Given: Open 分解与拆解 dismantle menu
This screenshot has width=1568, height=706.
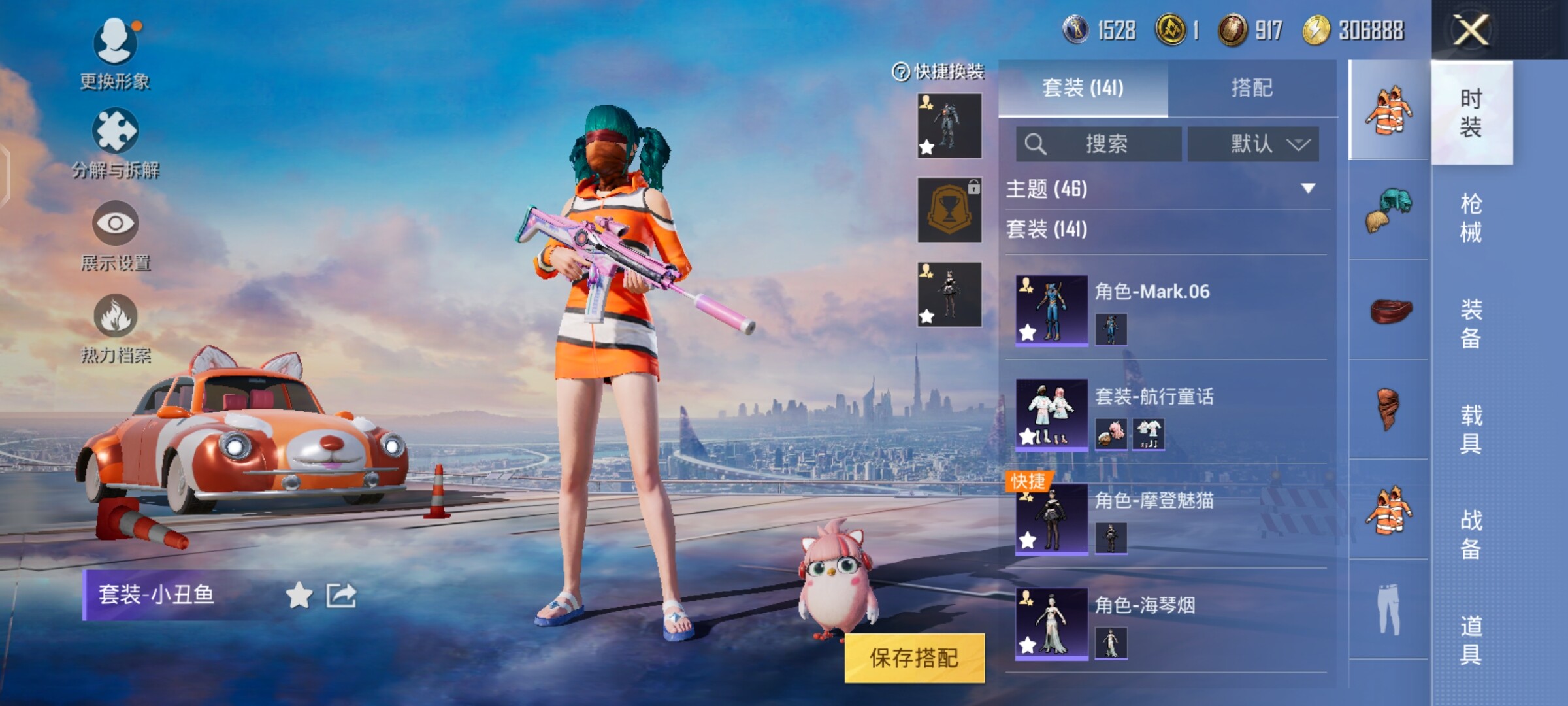Looking at the screenshot, I should (x=115, y=144).
